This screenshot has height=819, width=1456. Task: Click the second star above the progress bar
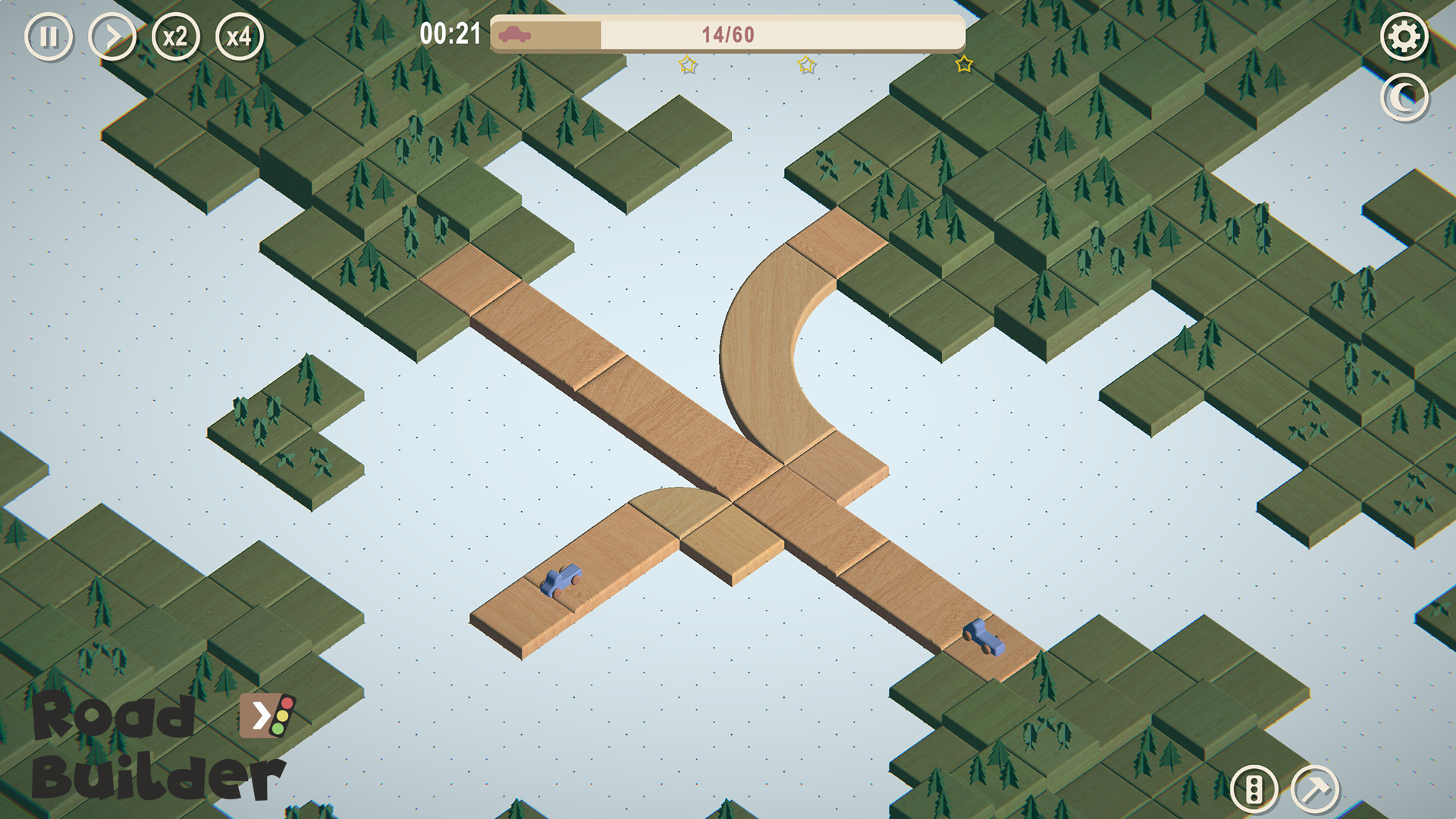tap(806, 64)
